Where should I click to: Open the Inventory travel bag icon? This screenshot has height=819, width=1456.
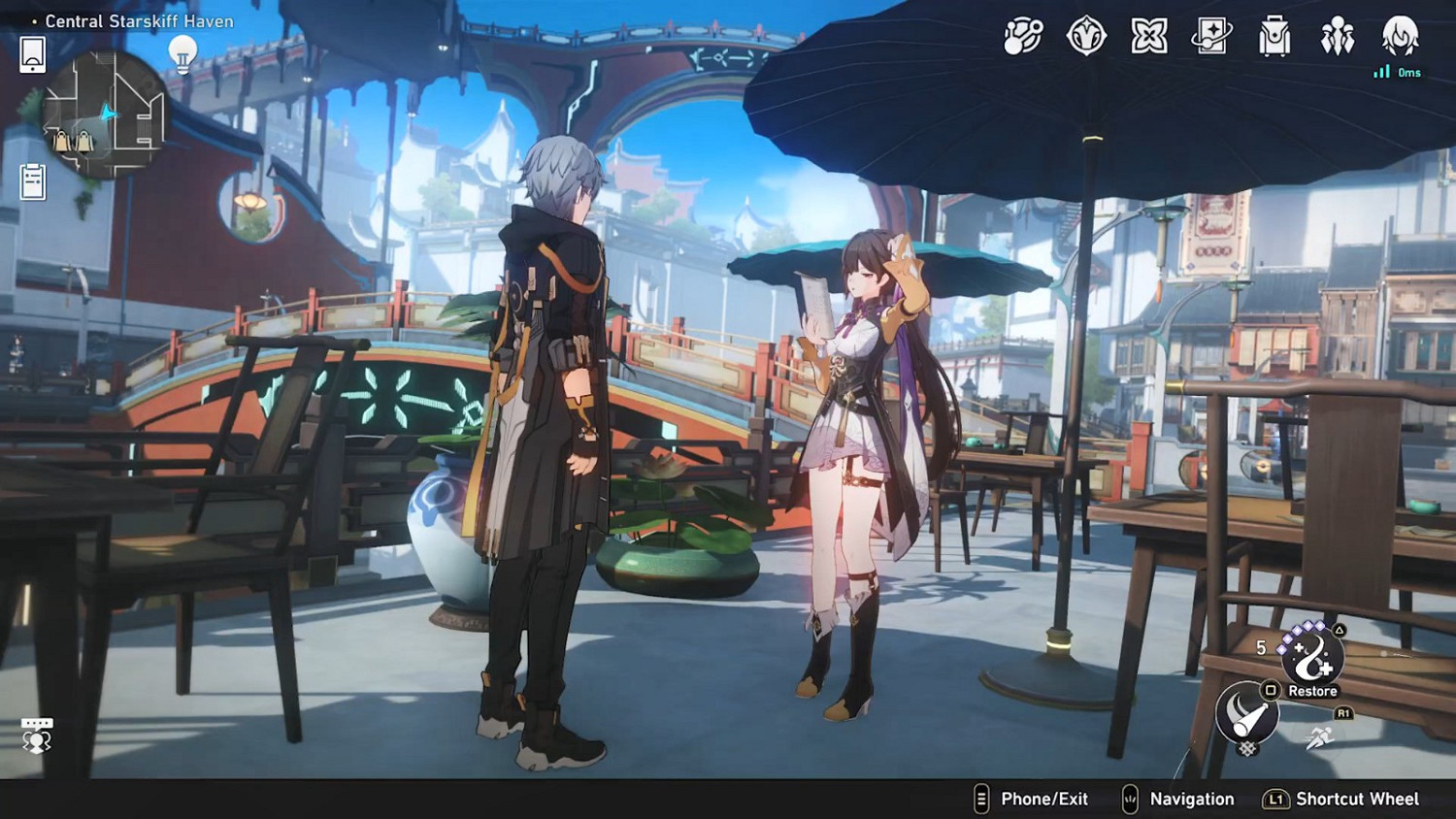click(1274, 37)
